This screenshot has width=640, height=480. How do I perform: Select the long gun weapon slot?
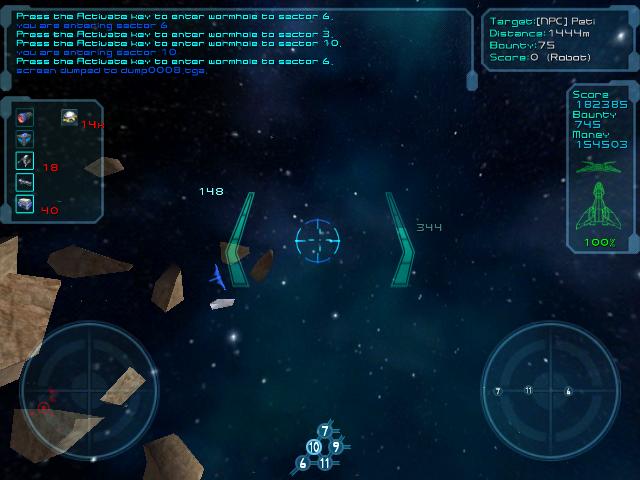coord(25,183)
